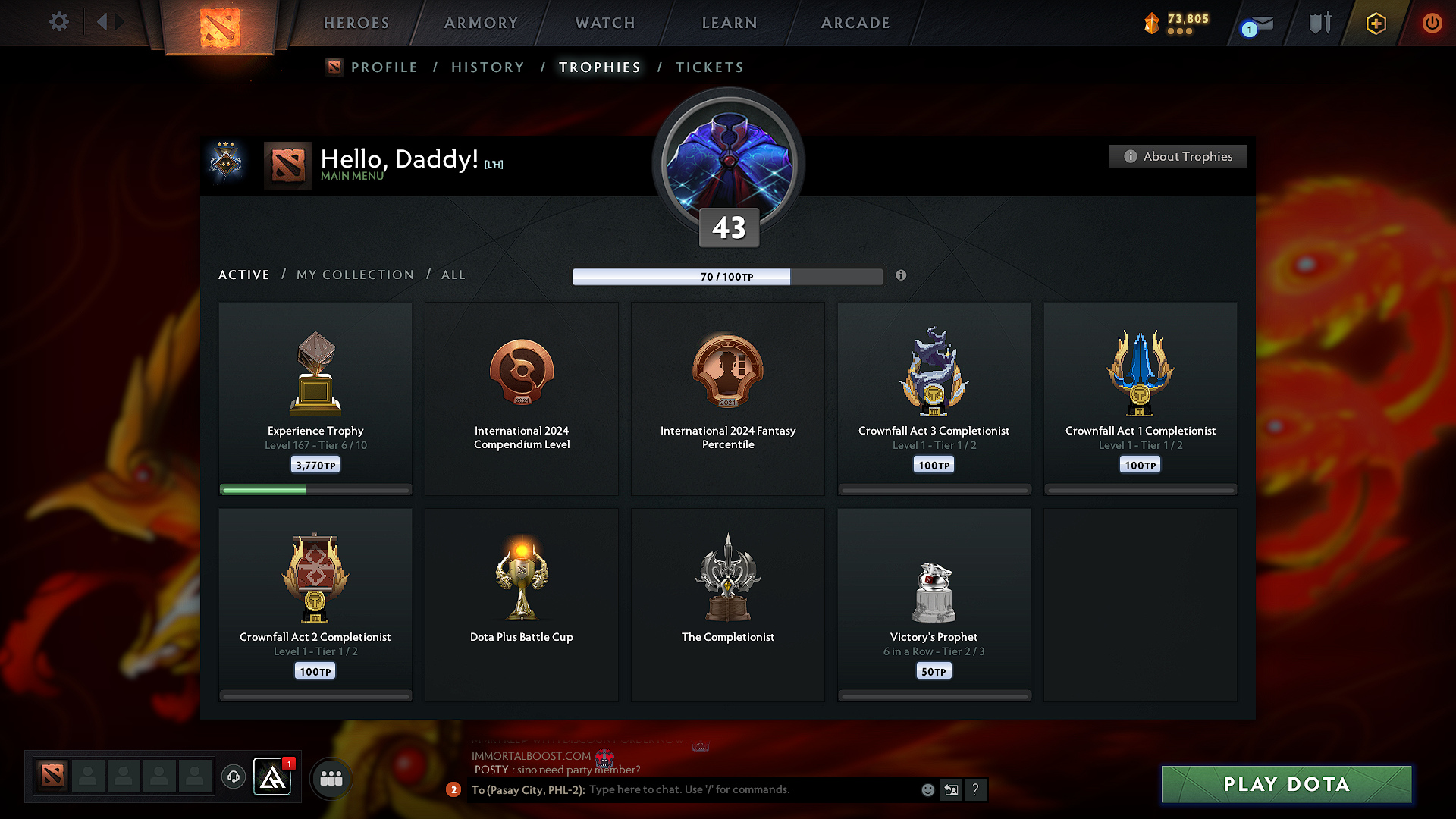Viewport: 1456px width, 819px height.
Task: Switch to the TROPHIES tab
Action: [599, 67]
